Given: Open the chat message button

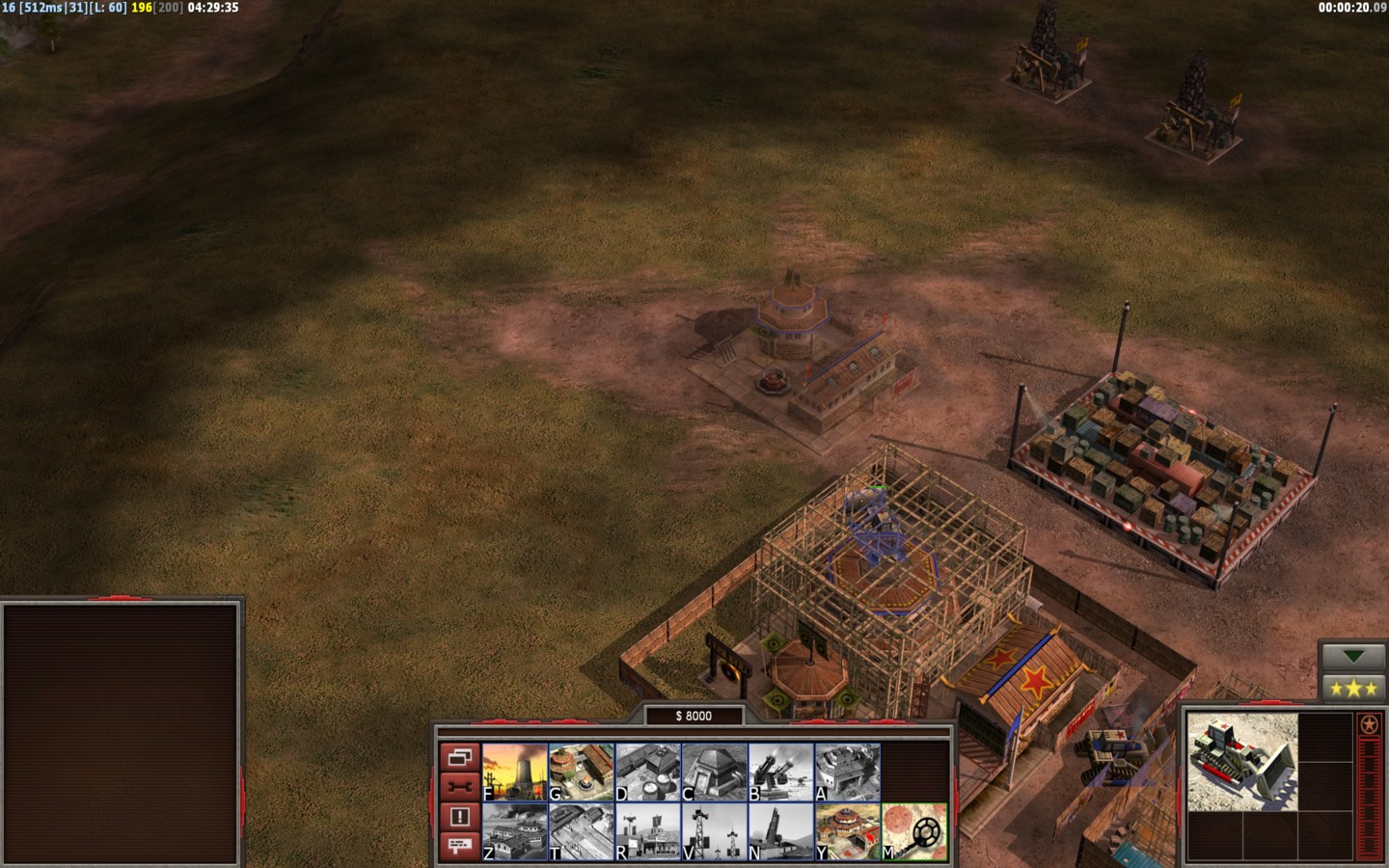Looking at the screenshot, I should tap(459, 846).
